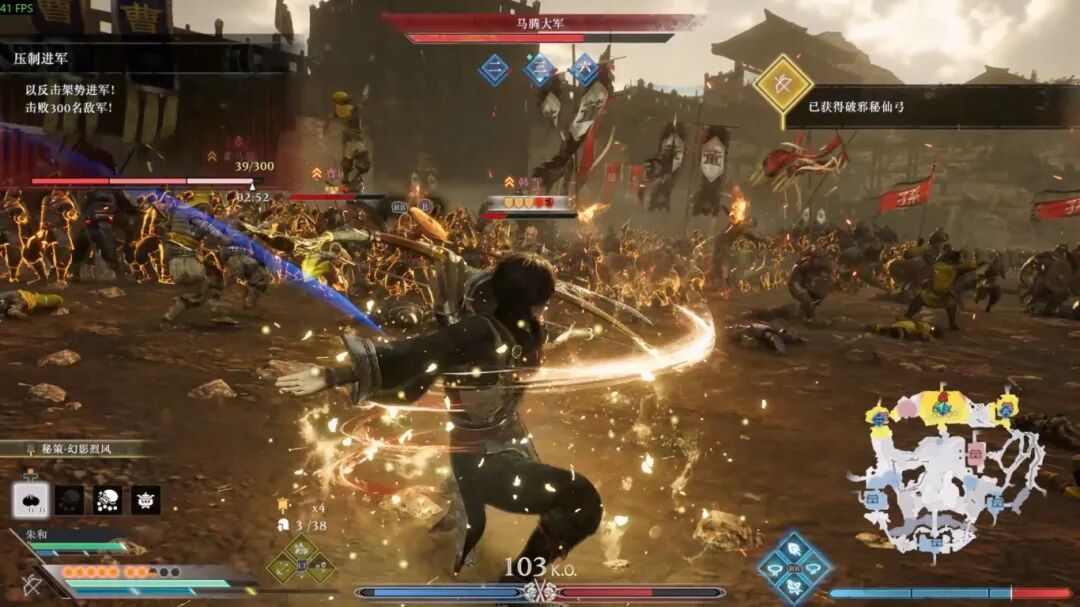Viewport: 1080px width, 607px height.
Task: Select the 二 diamond marker under 马腾大军
Action: (x=494, y=69)
